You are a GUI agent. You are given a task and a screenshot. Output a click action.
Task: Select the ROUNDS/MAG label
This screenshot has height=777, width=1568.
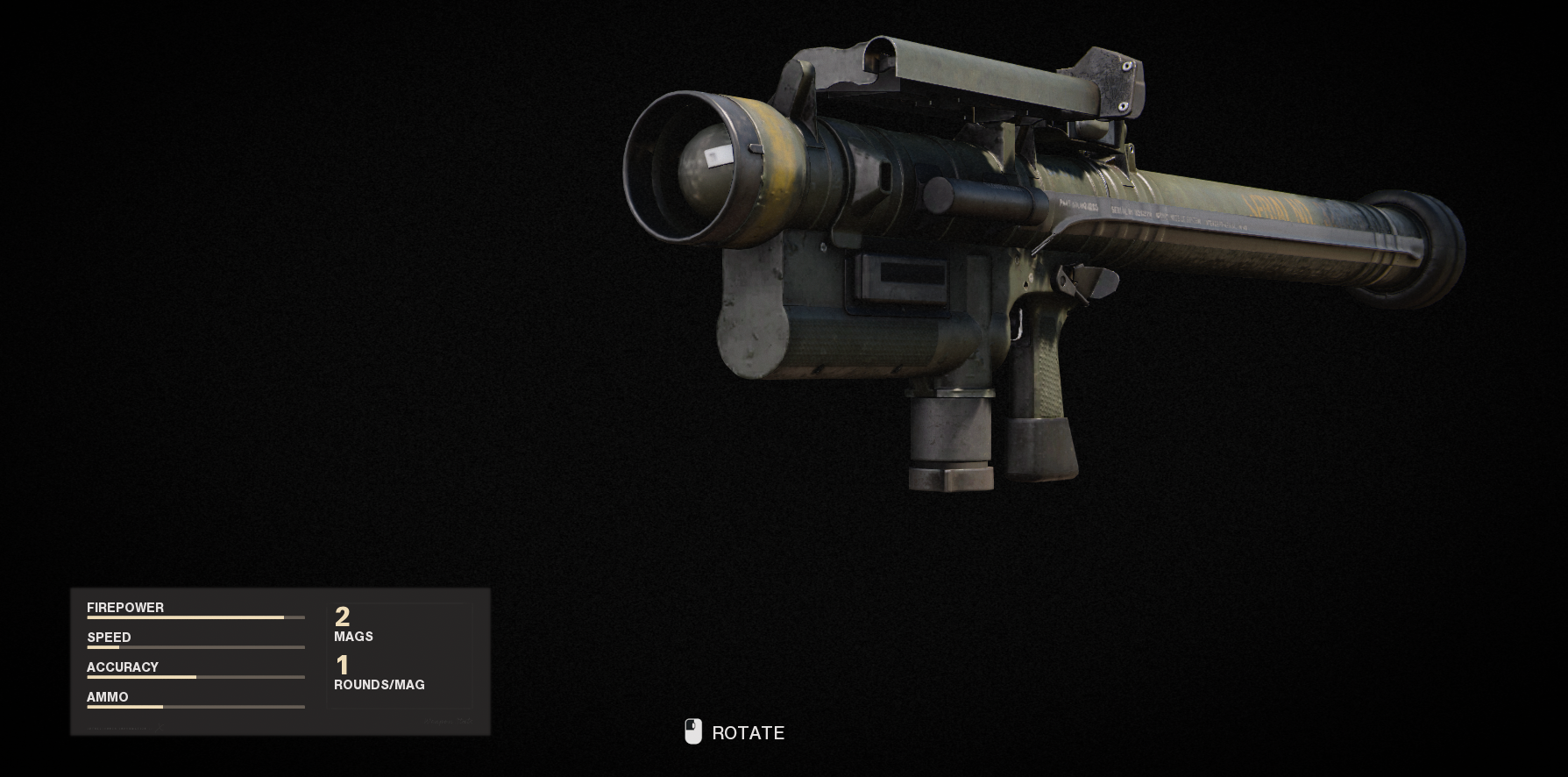pyautogui.click(x=379, y=685)
